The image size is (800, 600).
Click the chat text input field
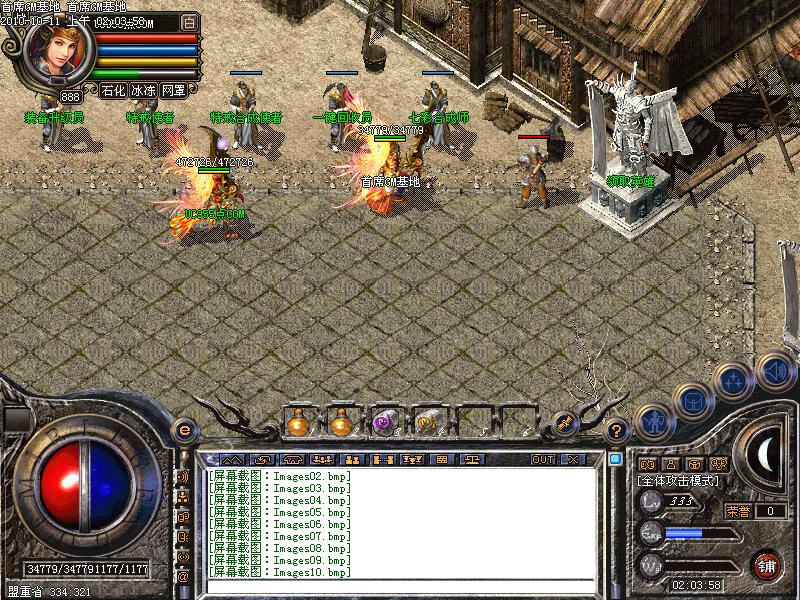[400, 589]
